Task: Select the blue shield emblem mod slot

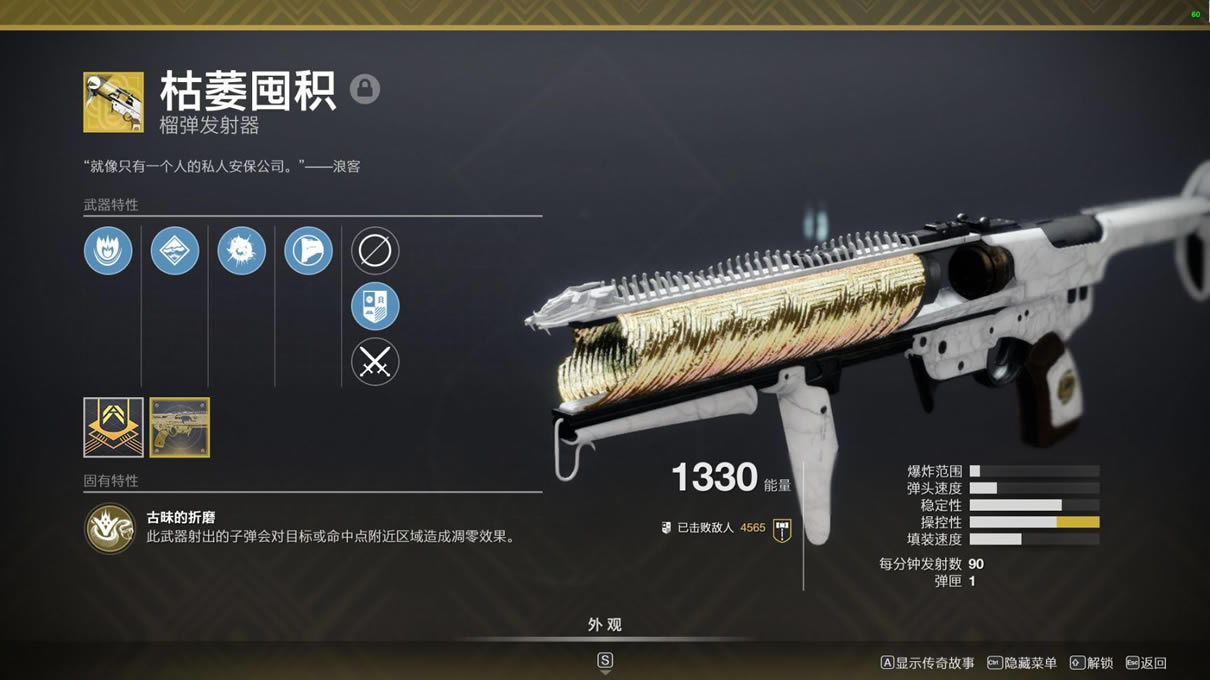Action: click(x=375, y=306)
